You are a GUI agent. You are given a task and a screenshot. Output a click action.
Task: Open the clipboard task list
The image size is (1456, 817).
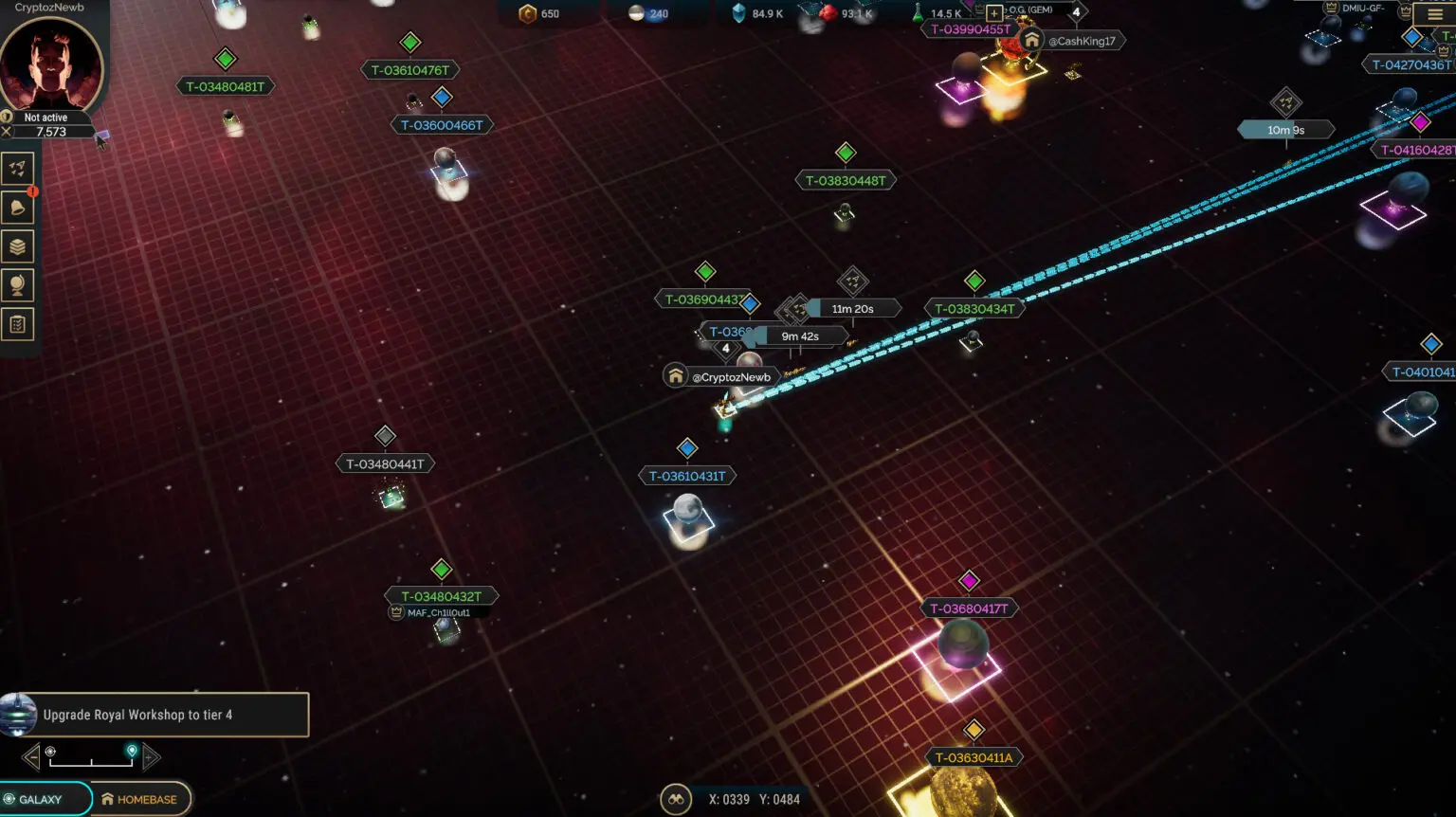18,324
